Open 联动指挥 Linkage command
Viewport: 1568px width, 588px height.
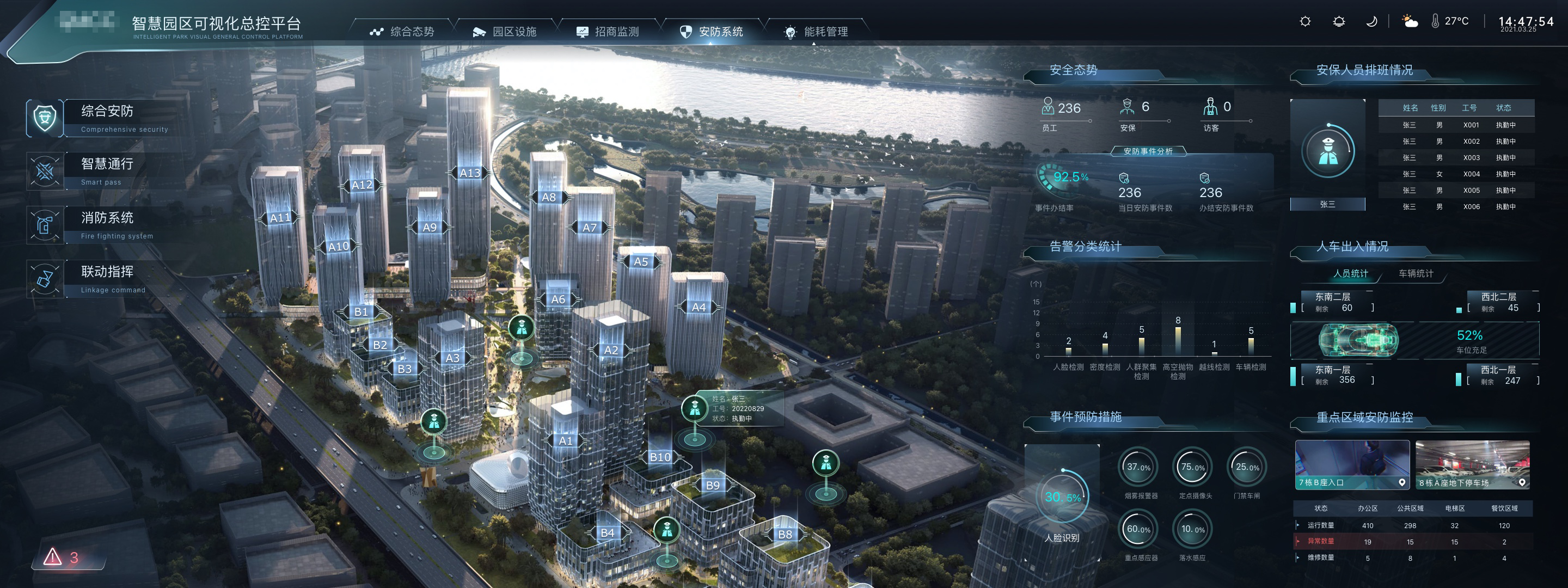107,278
